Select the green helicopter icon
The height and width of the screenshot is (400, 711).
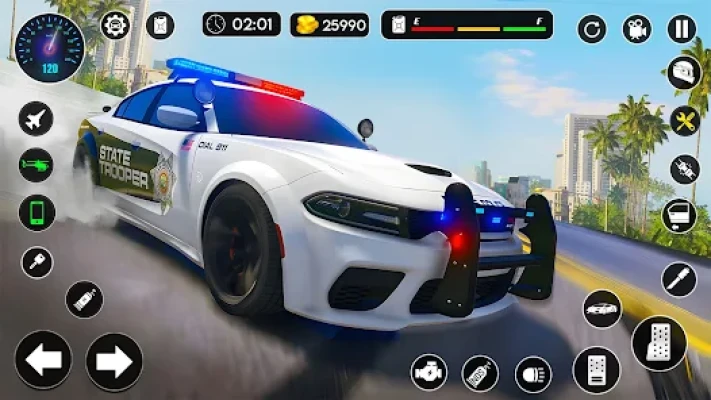pyautogui.click(x=36, y=165)
